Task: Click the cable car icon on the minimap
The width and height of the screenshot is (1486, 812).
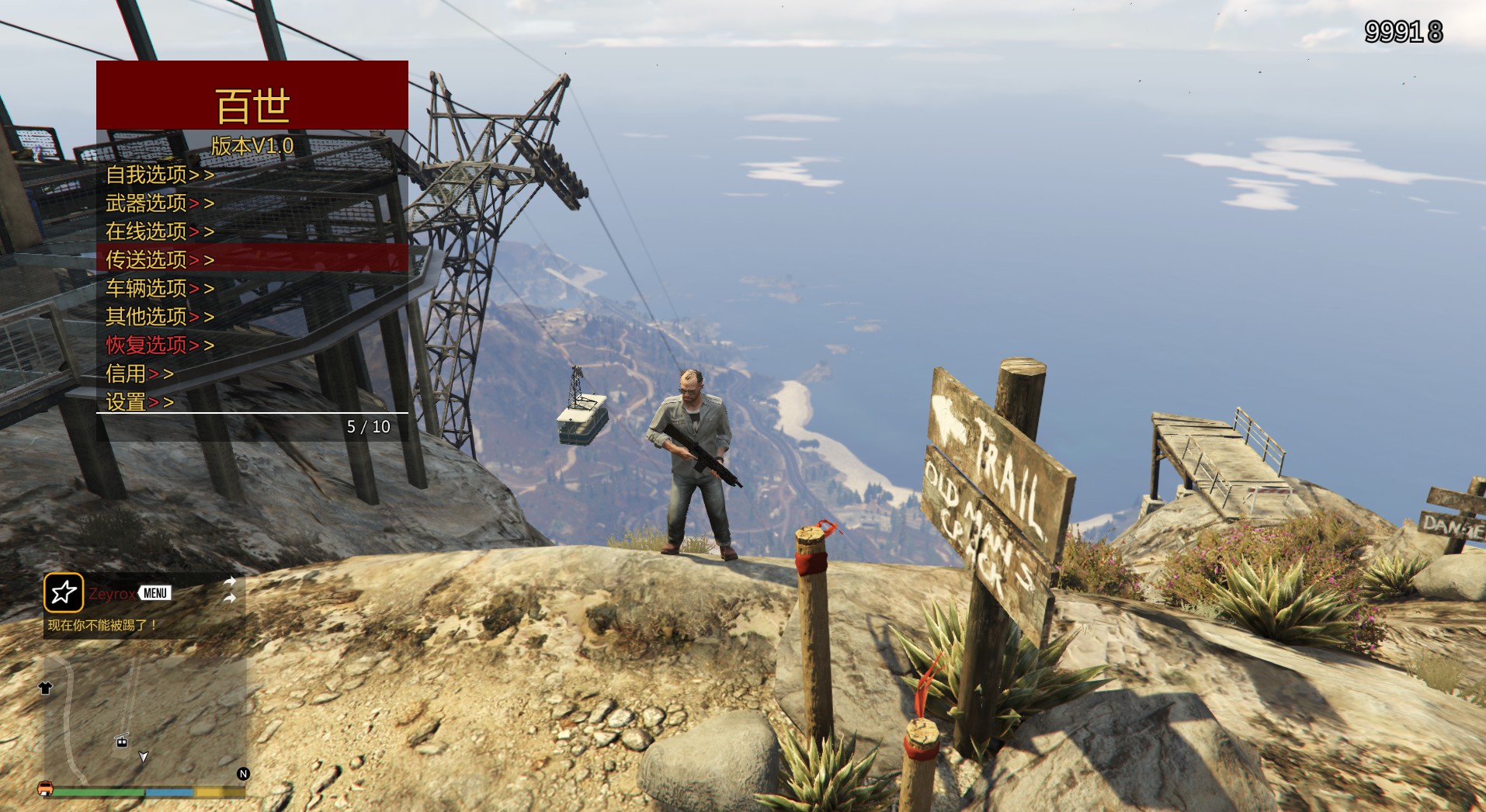Action: (121, 741)
